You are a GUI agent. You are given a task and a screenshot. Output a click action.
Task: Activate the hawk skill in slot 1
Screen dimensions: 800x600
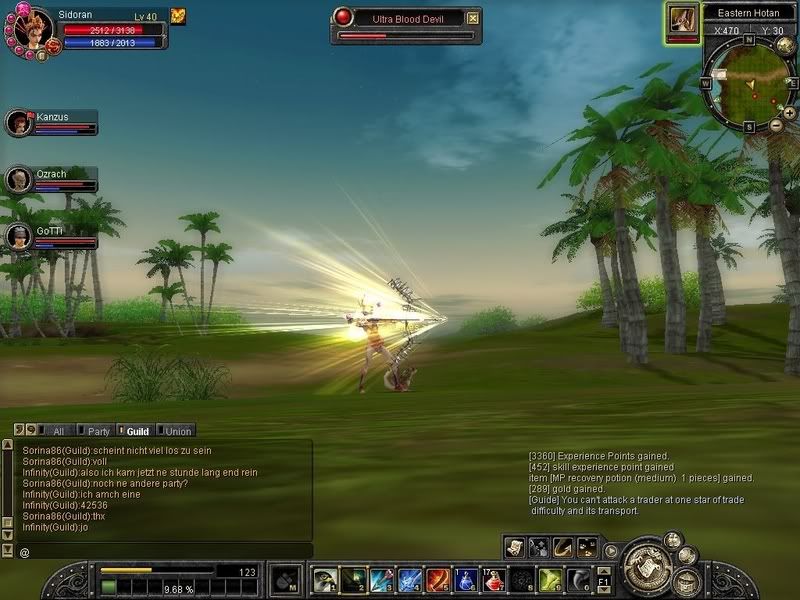coord(324,580)
